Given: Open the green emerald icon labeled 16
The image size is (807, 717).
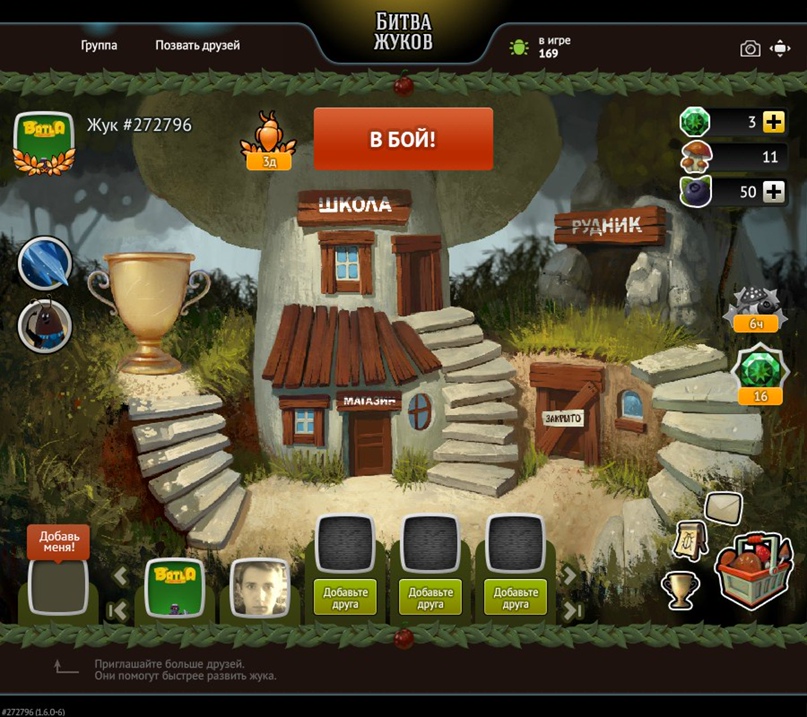Looking at the screenshot, I should [x=760, y=376].
